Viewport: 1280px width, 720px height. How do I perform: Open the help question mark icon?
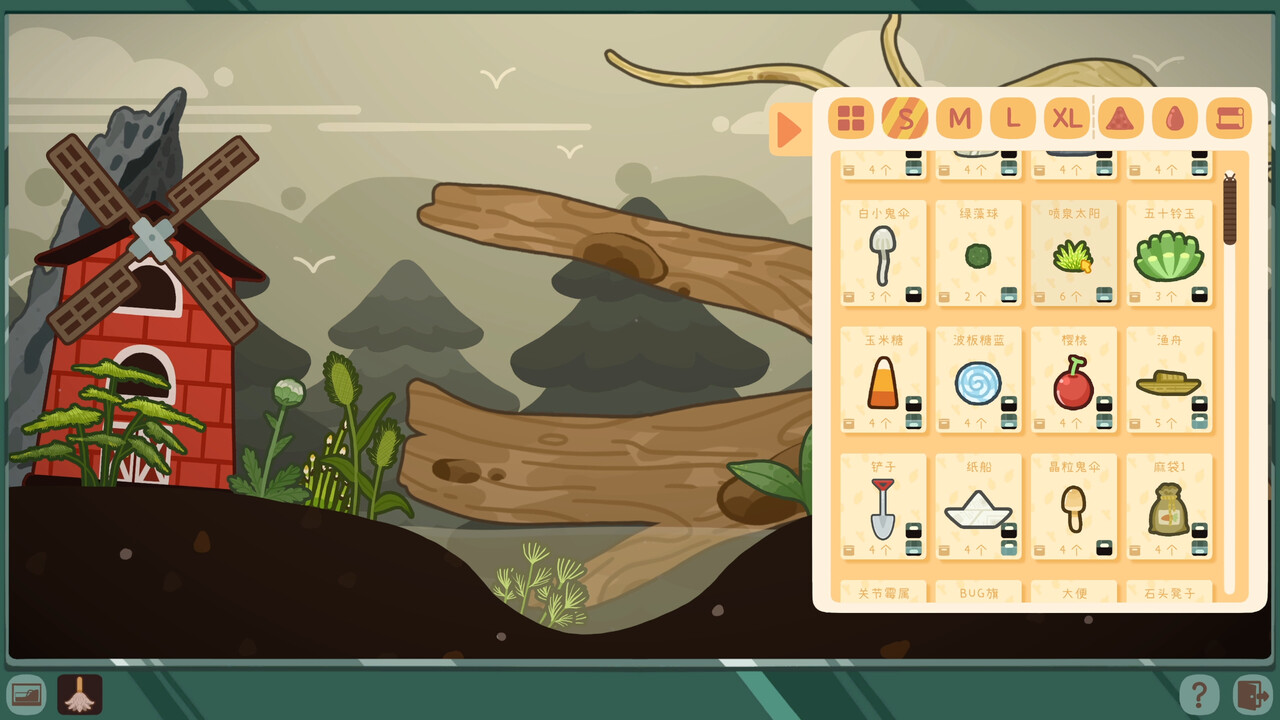(x=1199, y=692)
